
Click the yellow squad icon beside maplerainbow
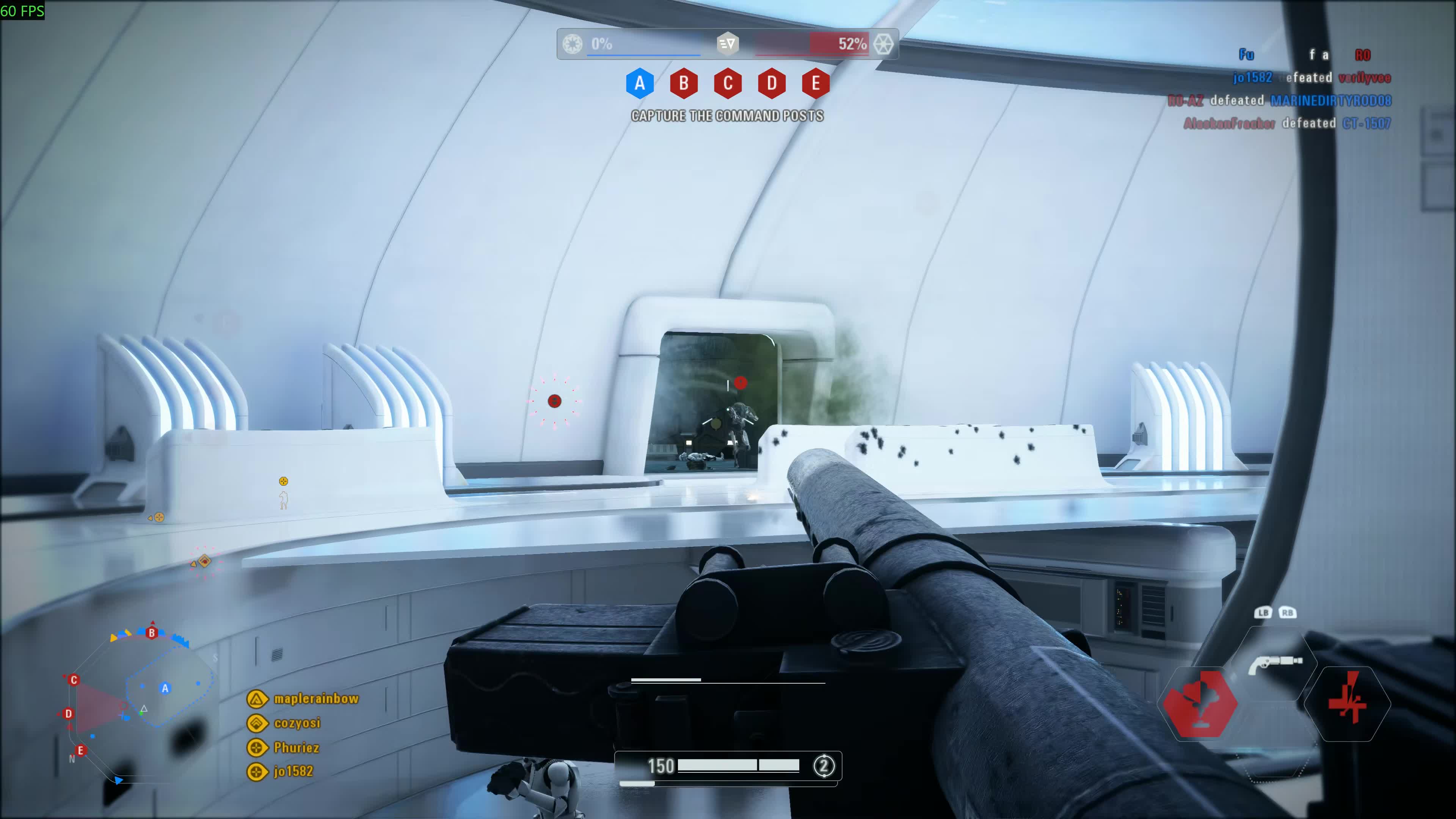click(257, 698)
